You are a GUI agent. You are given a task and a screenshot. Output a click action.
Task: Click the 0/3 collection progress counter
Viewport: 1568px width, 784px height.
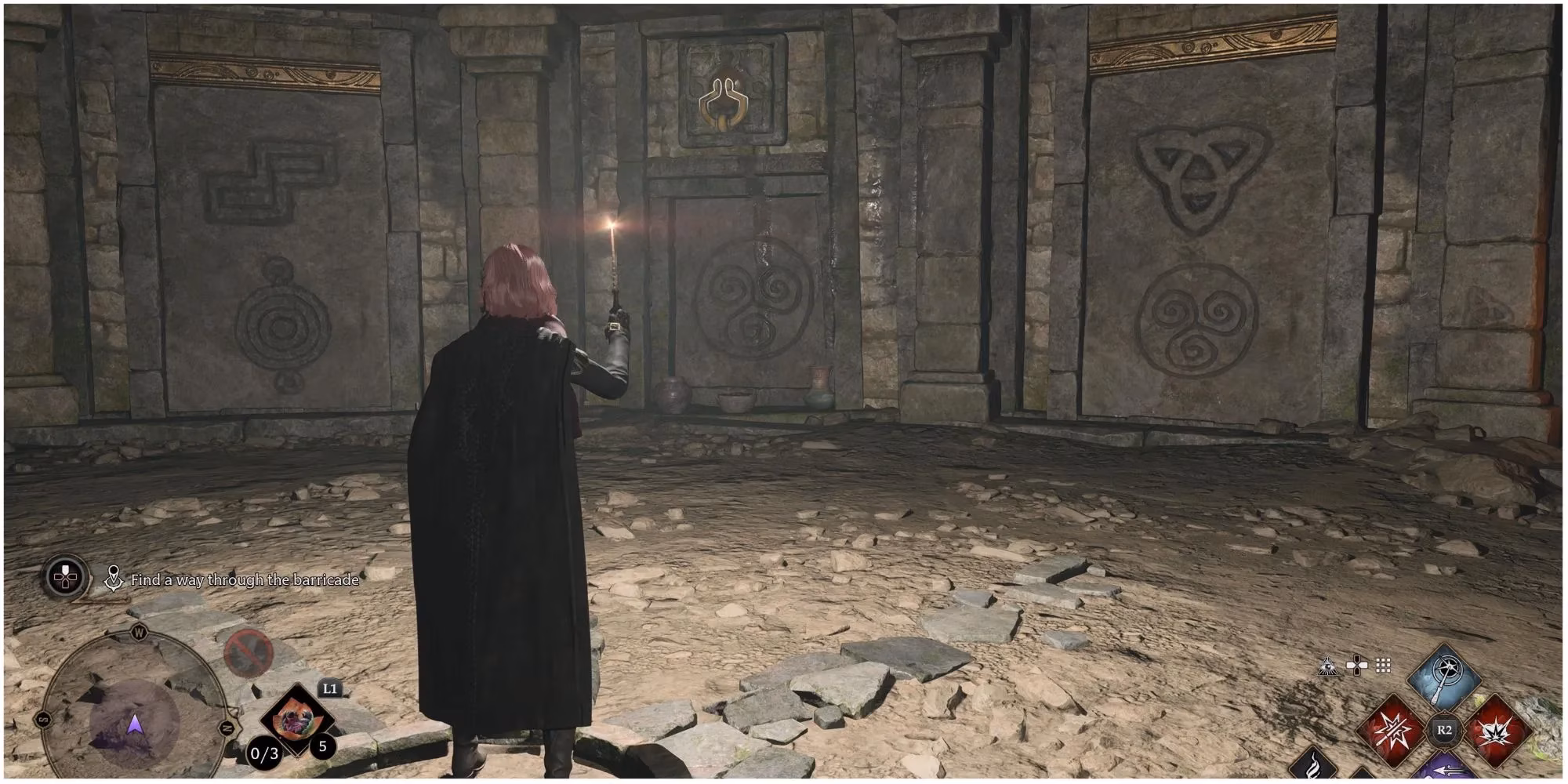(263, 753)
